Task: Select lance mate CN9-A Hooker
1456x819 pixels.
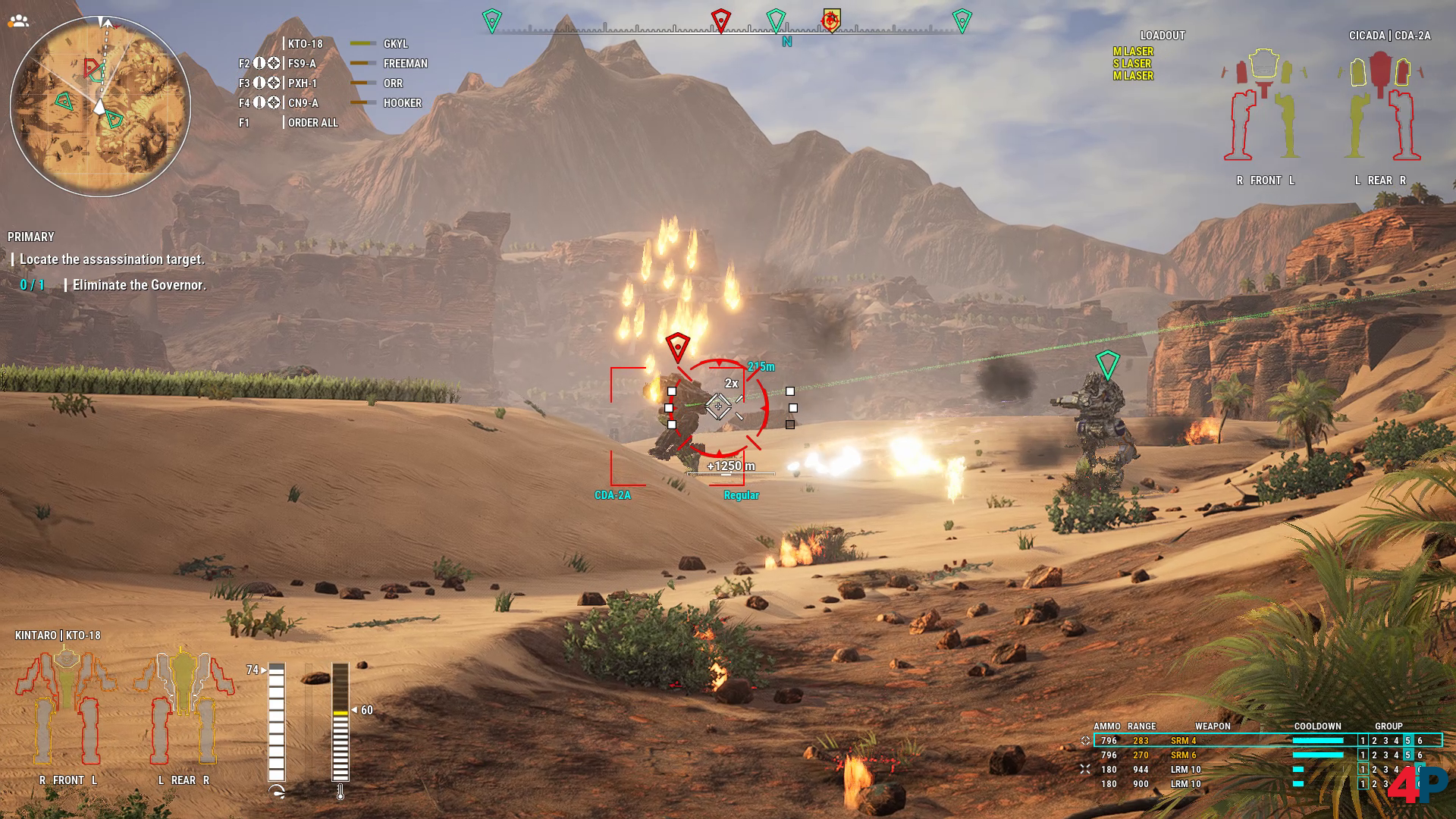Action: click(332, 103)
